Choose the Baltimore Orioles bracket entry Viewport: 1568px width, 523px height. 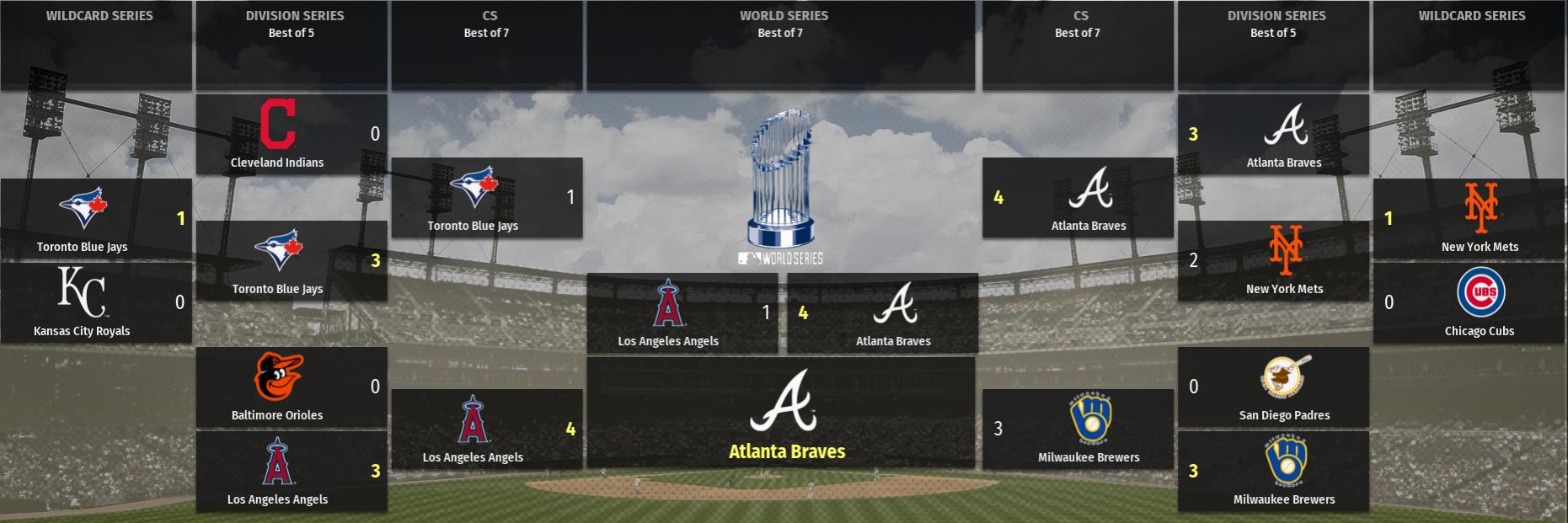coord(292,387)
